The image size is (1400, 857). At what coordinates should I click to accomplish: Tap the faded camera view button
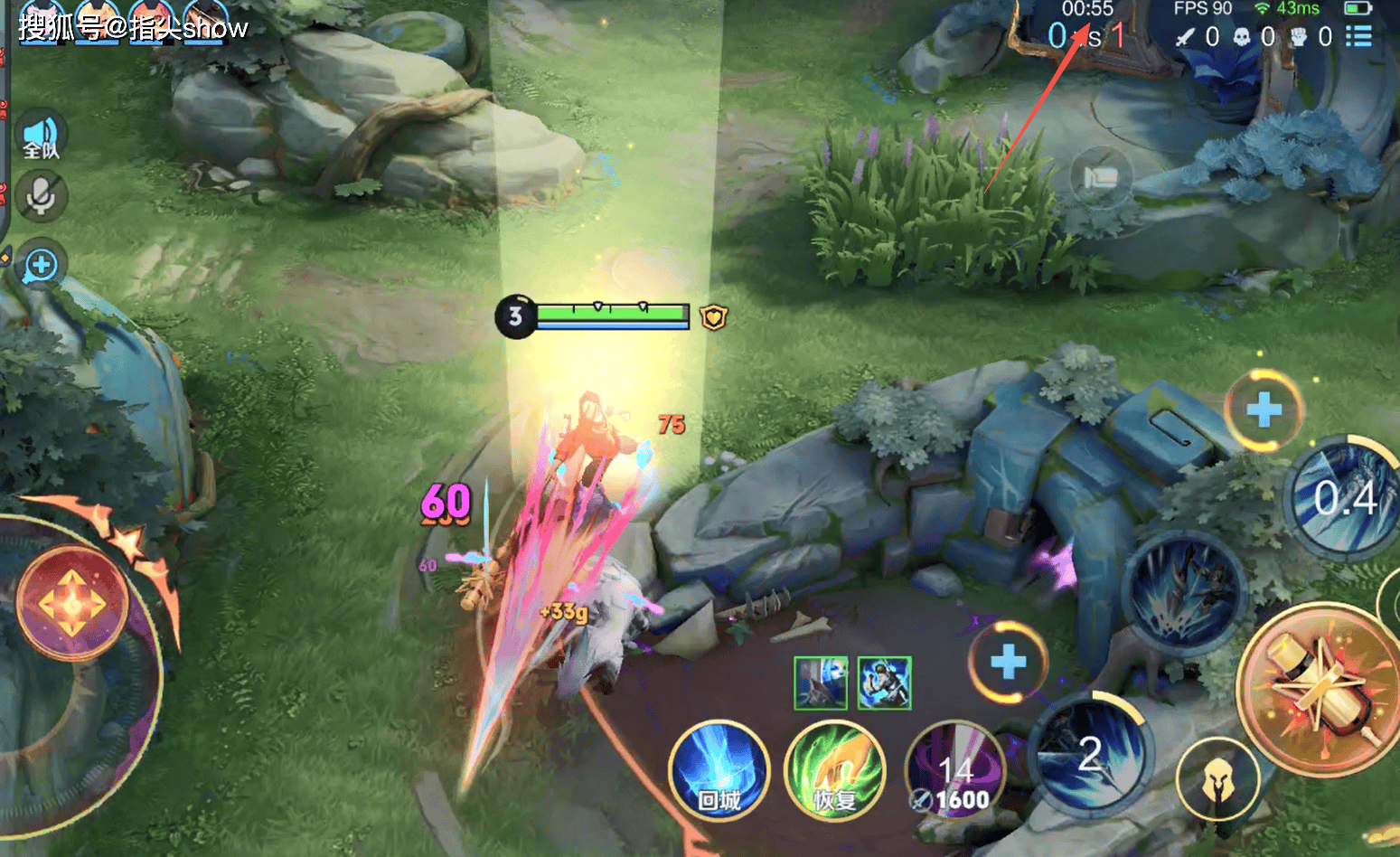click(x=1100, y=178)
